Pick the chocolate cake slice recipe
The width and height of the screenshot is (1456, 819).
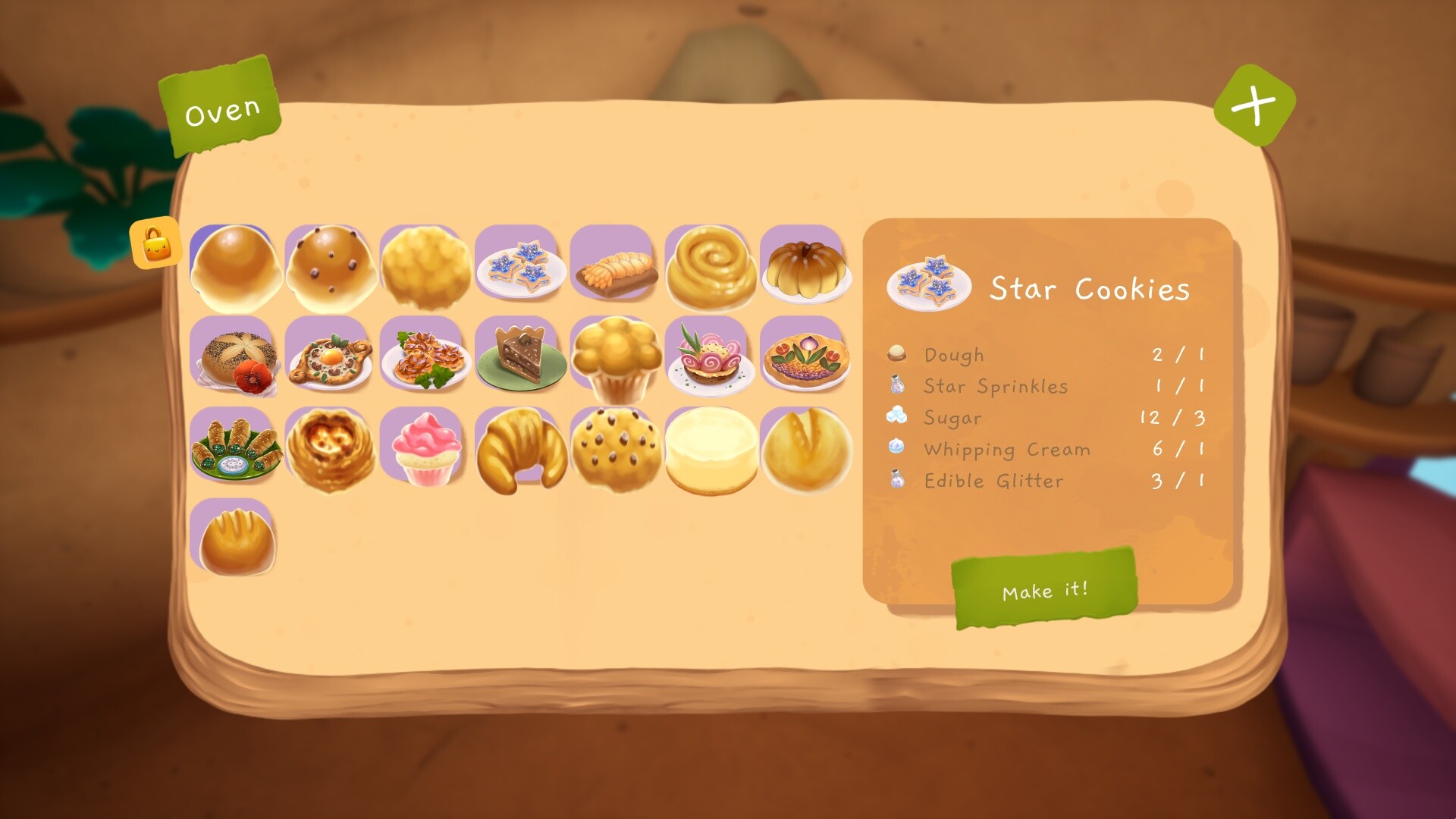[520, 356]
